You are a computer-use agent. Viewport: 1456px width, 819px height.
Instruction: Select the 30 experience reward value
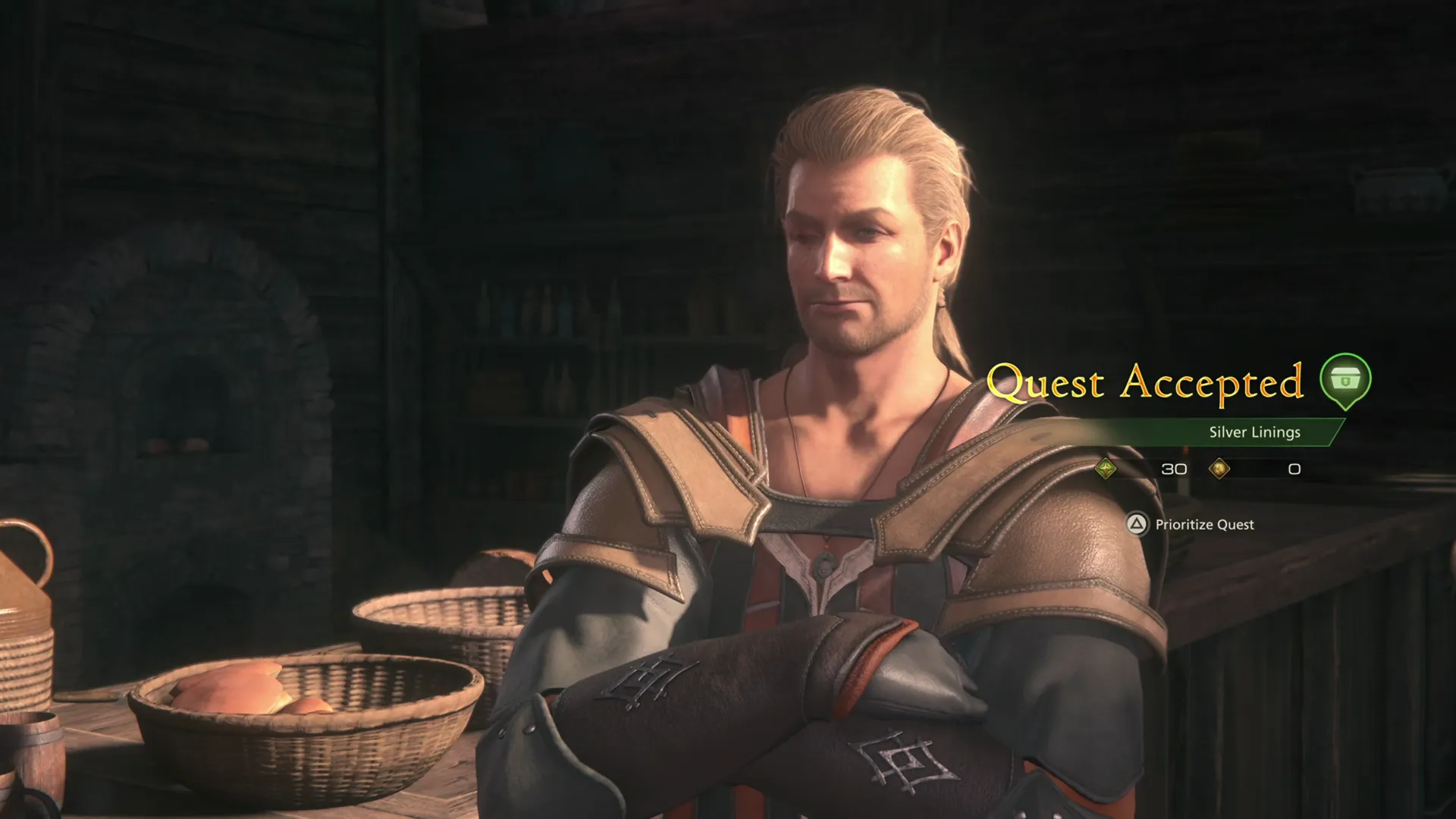coord(1174,469)
